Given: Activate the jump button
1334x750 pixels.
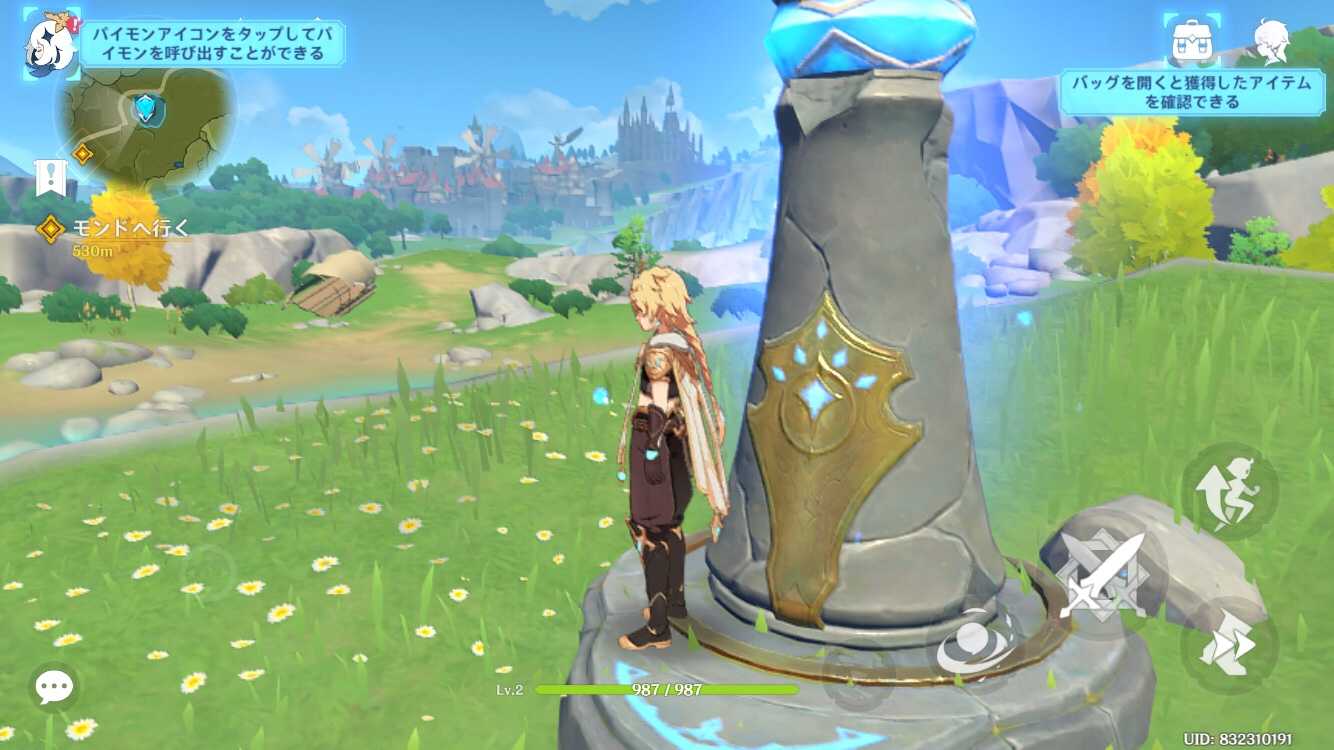Looking at the screenshot, I should click(1229, 492).
